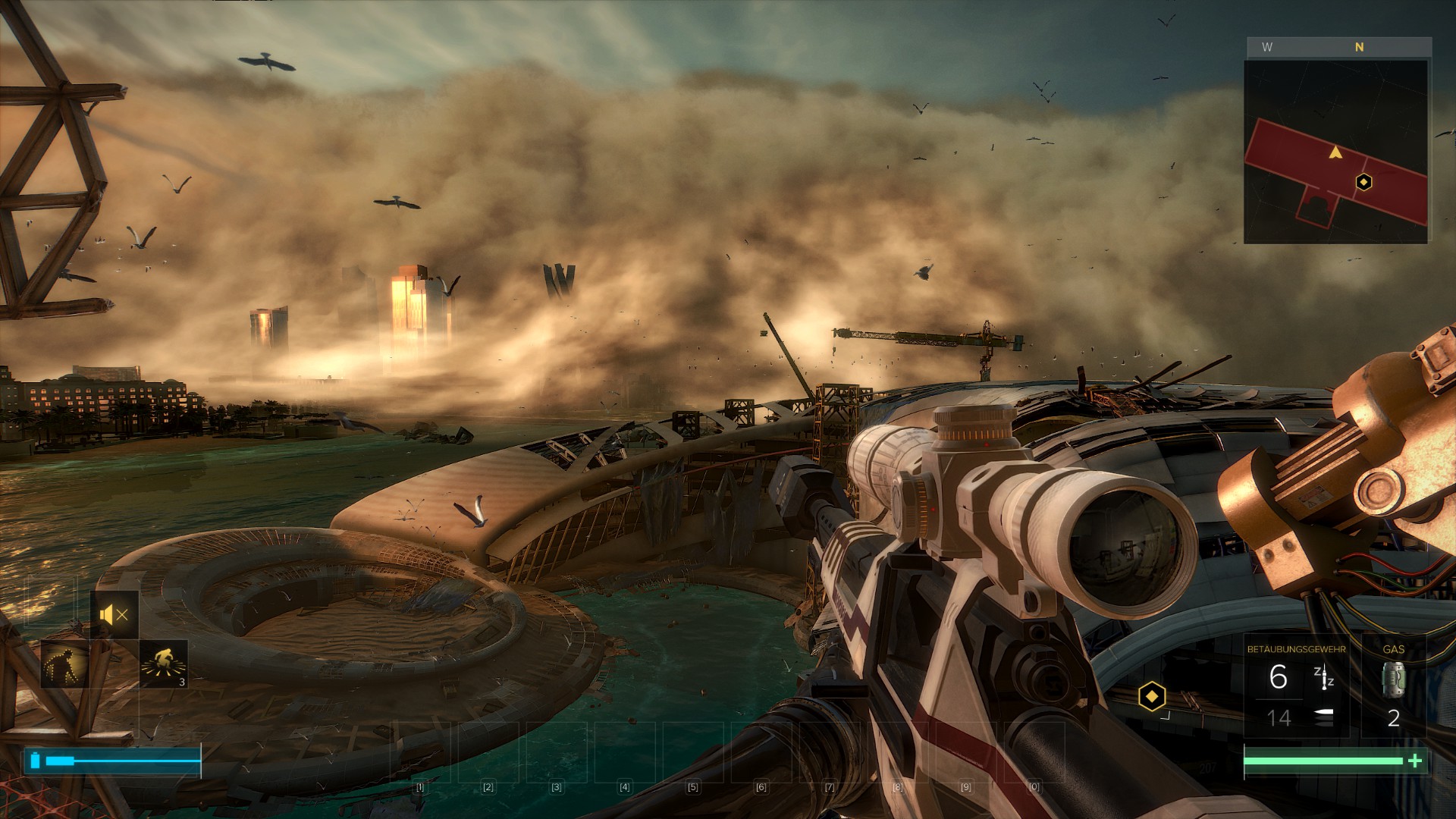Click the N heading on the compass strip
The width and height of the screenshot is (1456, 819).
pyautogui.click(x=1359, y=47)
